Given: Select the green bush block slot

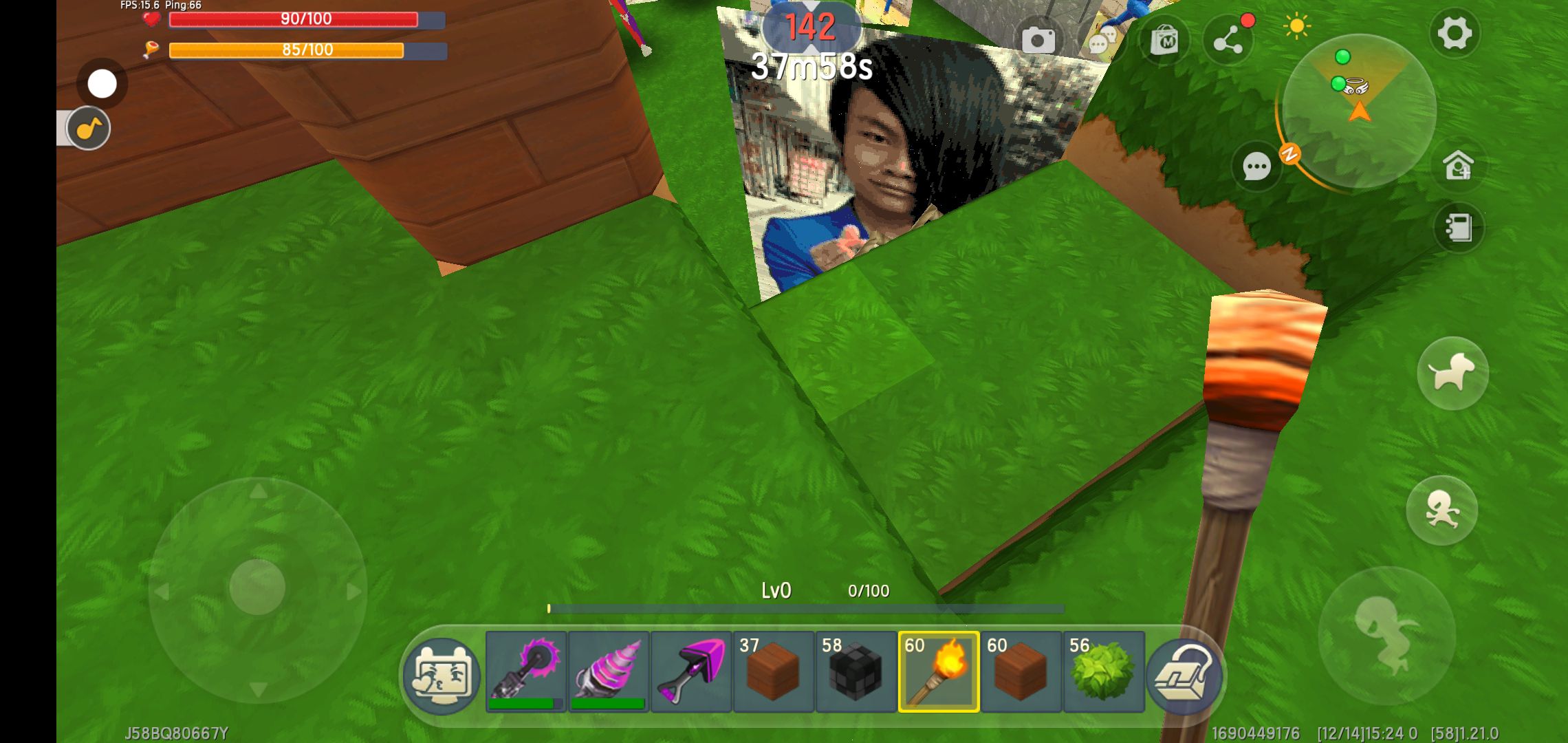Looking at the screenshot, I should [x=1104, y=671].
